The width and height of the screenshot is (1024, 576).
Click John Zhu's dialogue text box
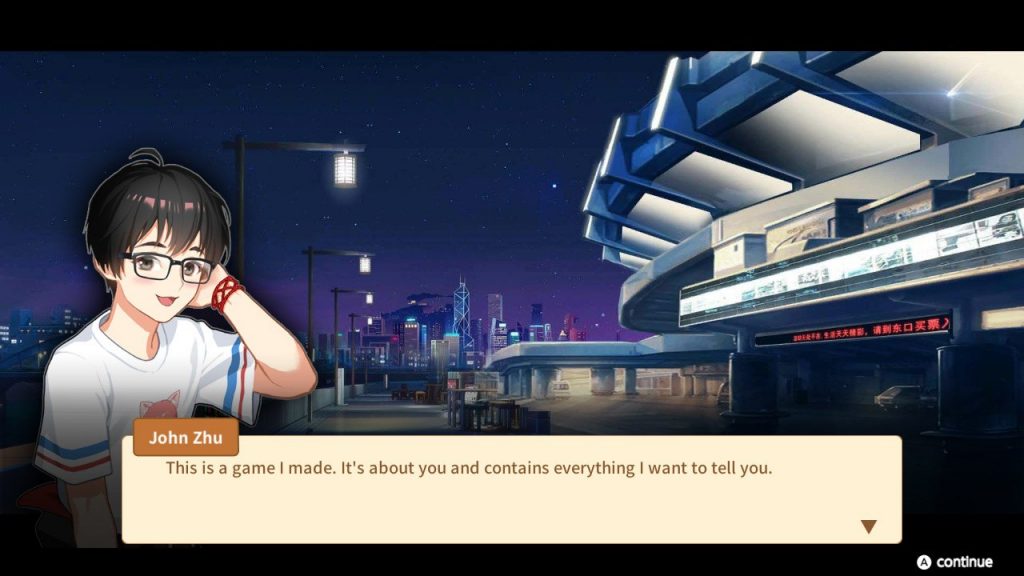click(511, 490)
